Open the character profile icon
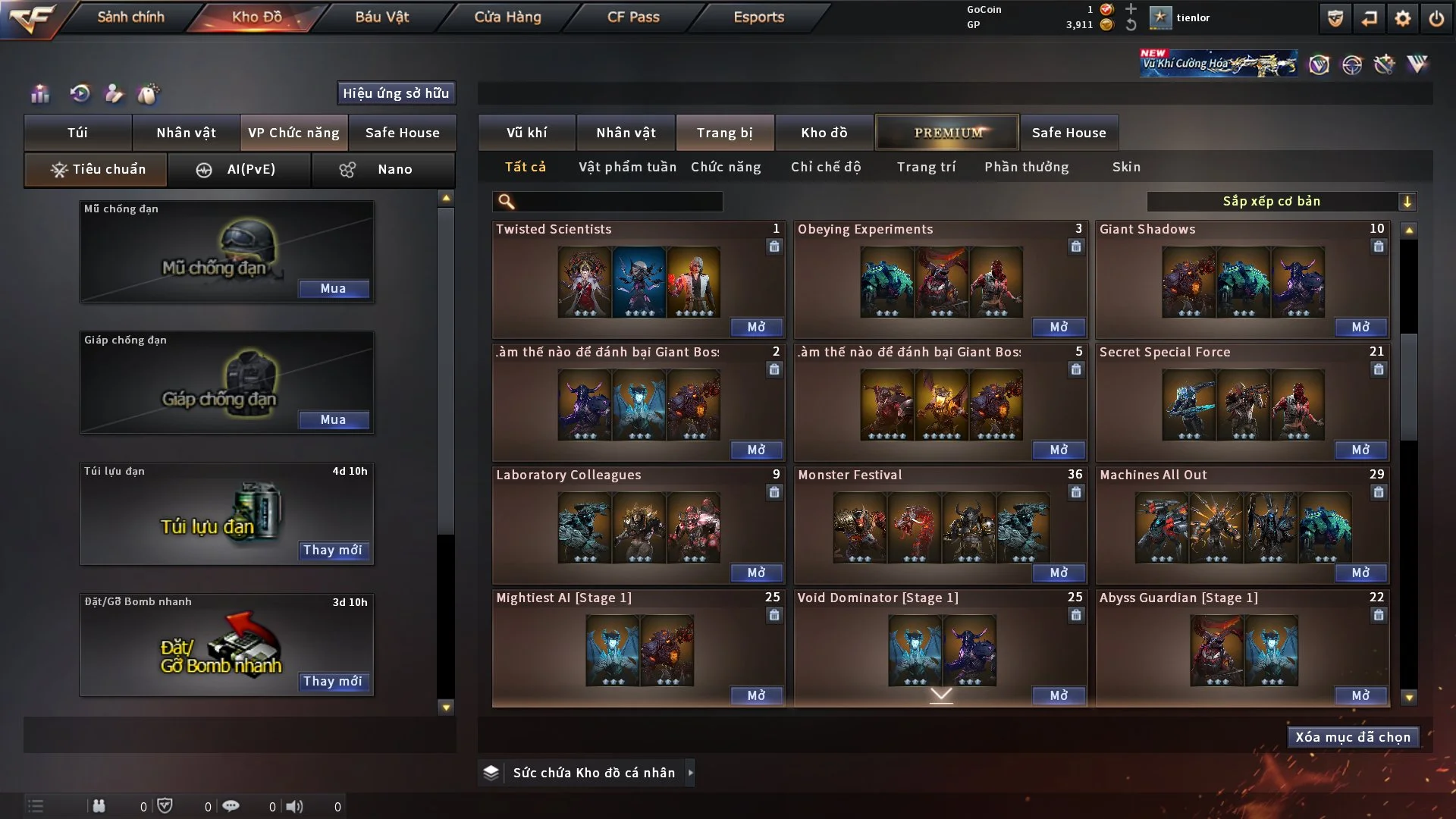The image size is (1456, 819). click(114, 93)
